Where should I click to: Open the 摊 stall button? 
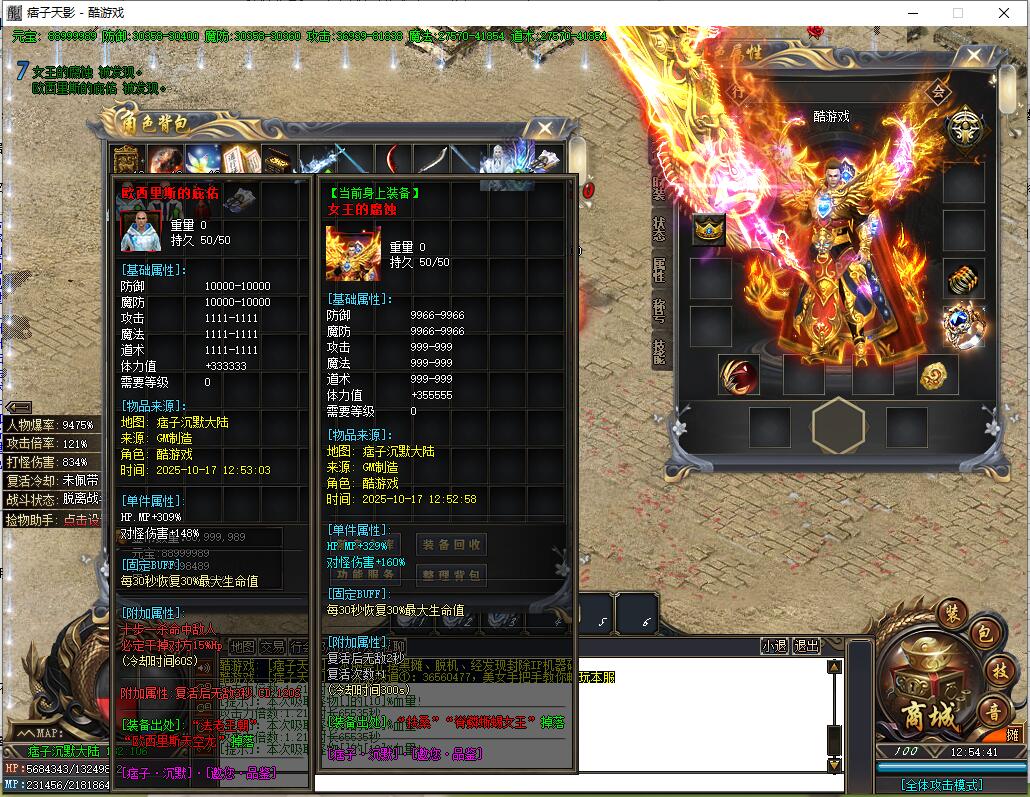coord(1012,734)
